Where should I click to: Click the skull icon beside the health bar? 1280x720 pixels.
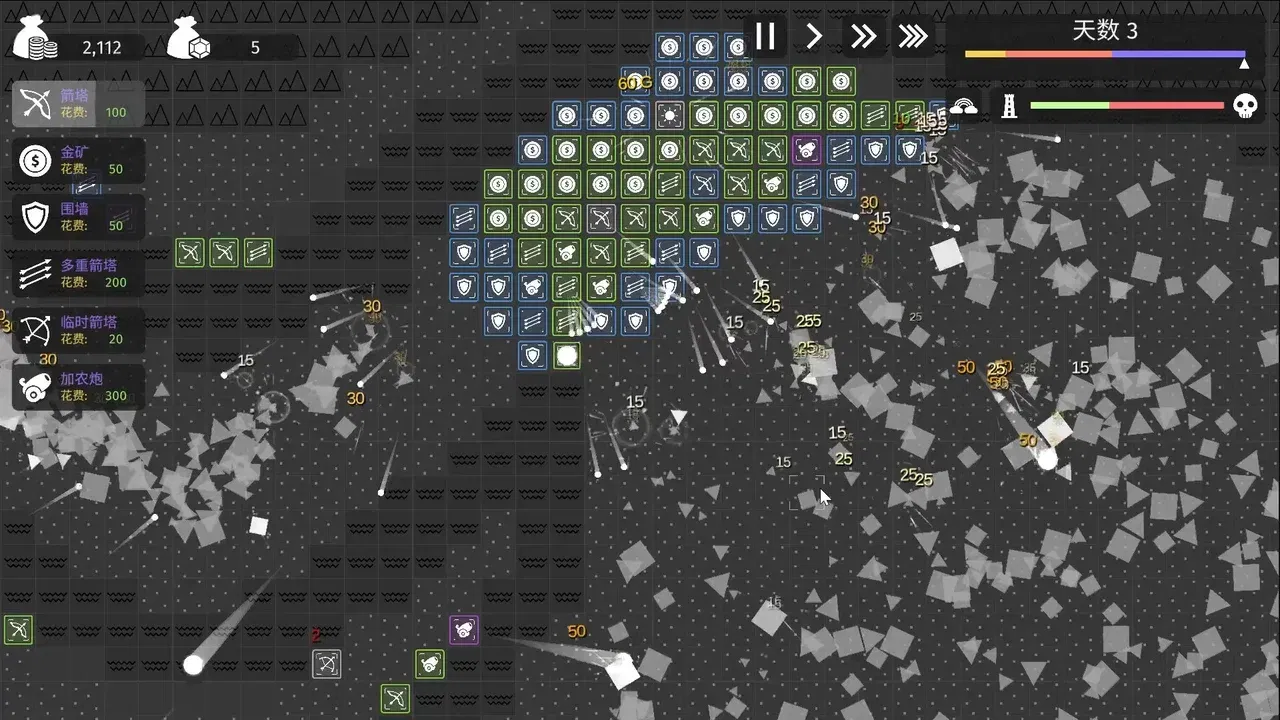(x=1245, y=105)
